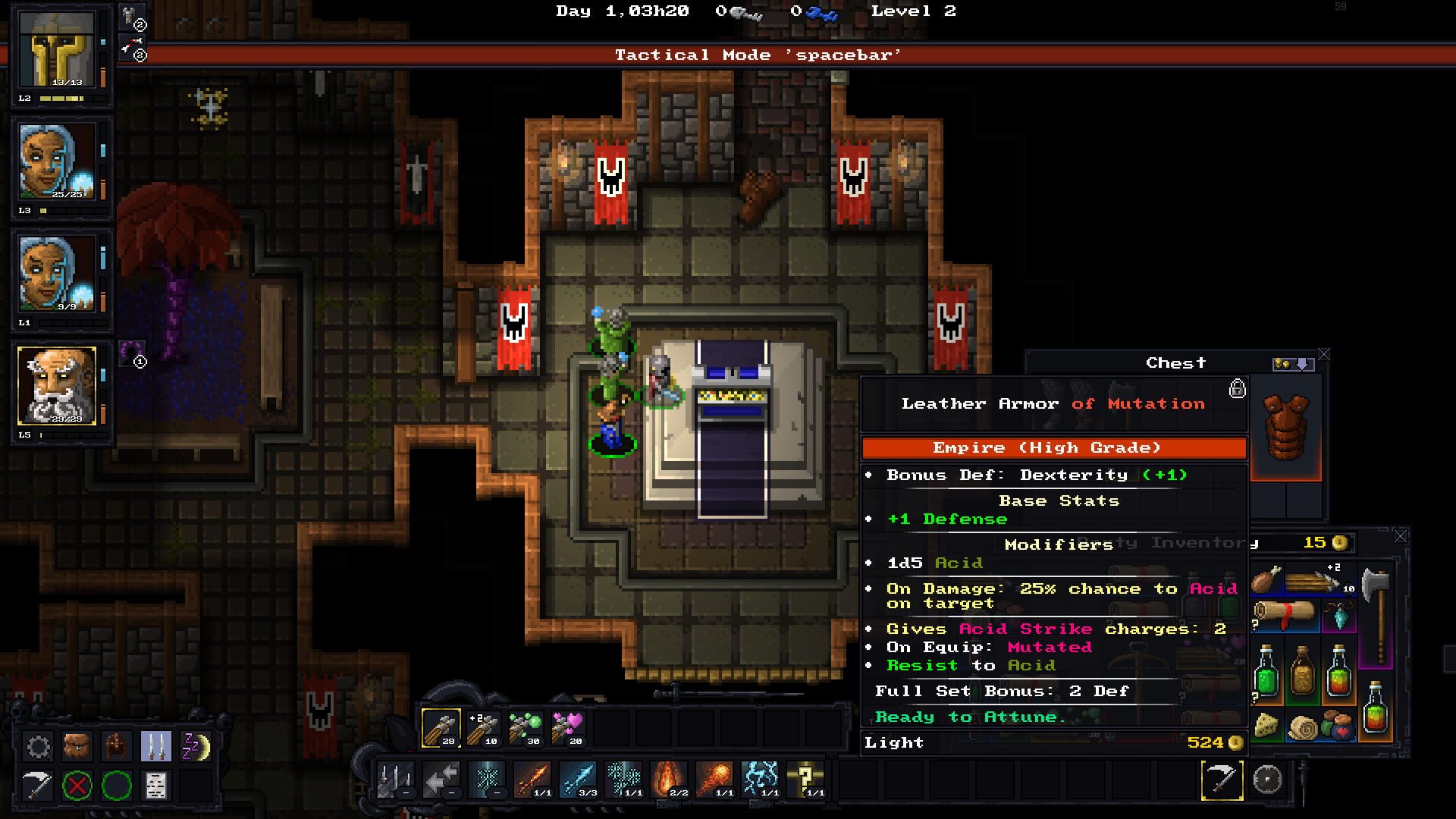Open settings with the gear icon
1456x819 pixels.
38,747
